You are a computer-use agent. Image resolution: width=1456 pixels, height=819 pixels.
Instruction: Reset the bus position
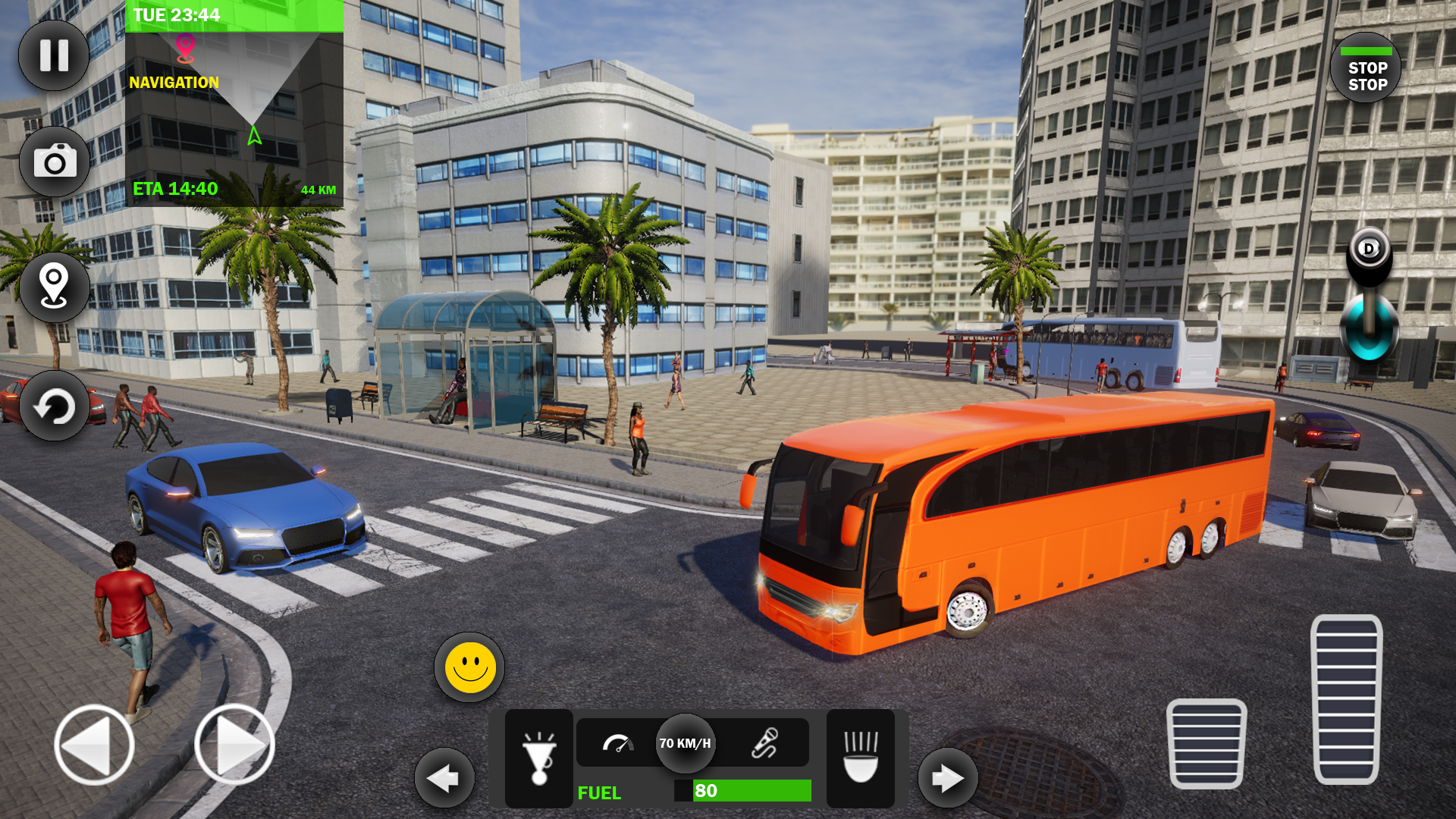click(x=53, y=406)
